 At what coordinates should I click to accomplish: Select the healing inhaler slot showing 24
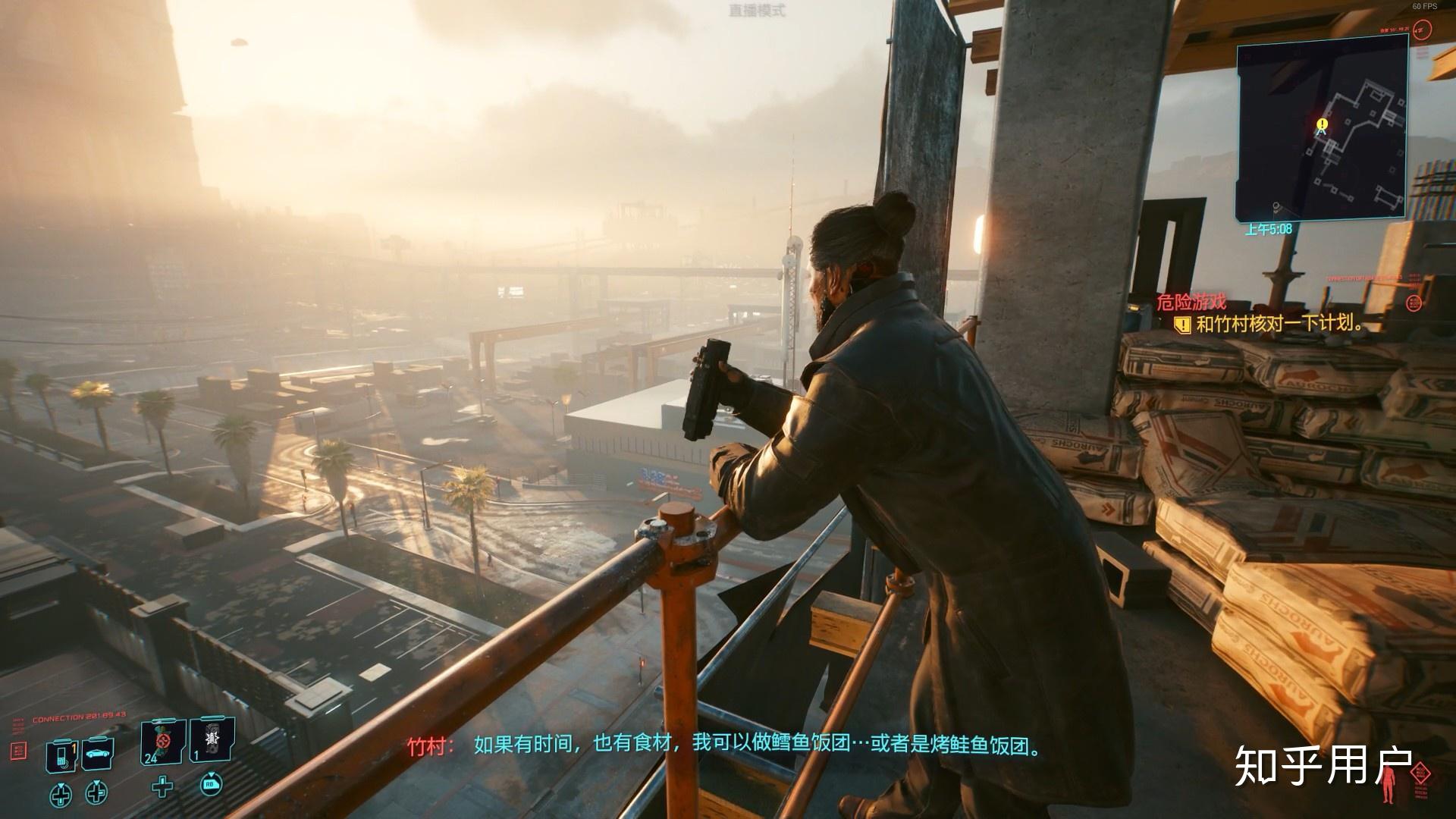163,742
